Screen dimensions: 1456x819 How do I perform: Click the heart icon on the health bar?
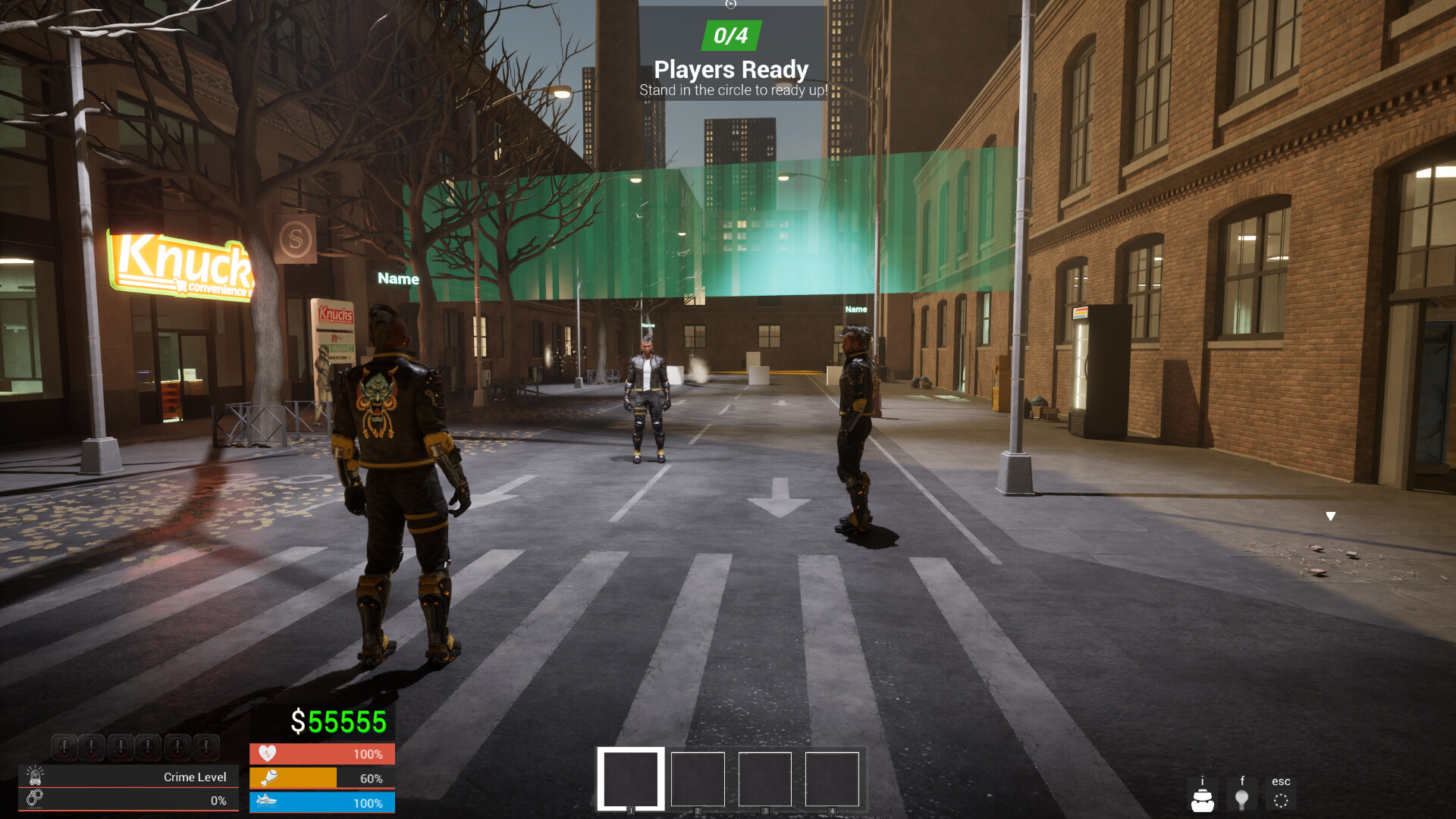(x=268, y=755)
